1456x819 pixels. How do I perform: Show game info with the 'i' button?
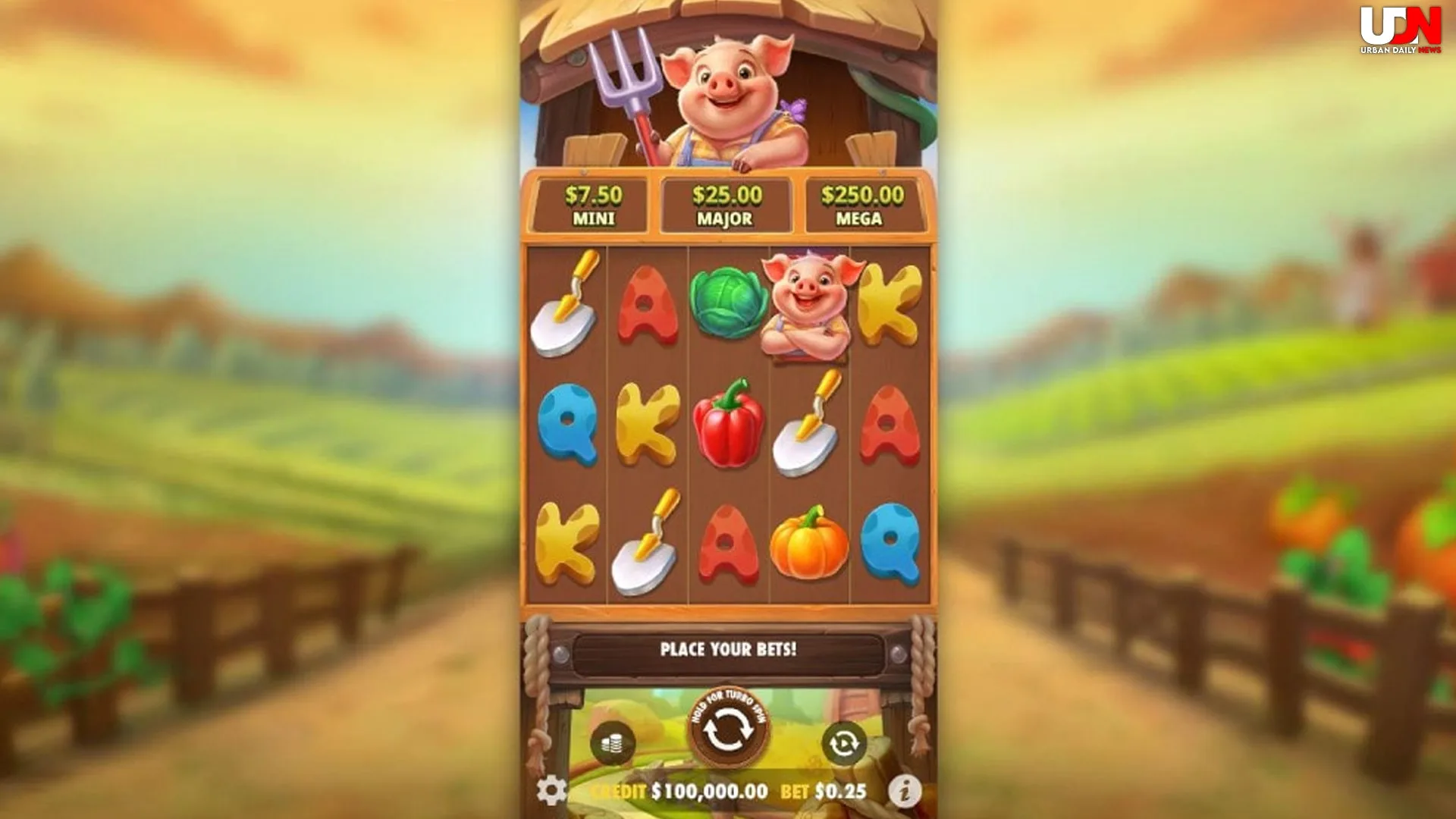[x=904, y=791]
